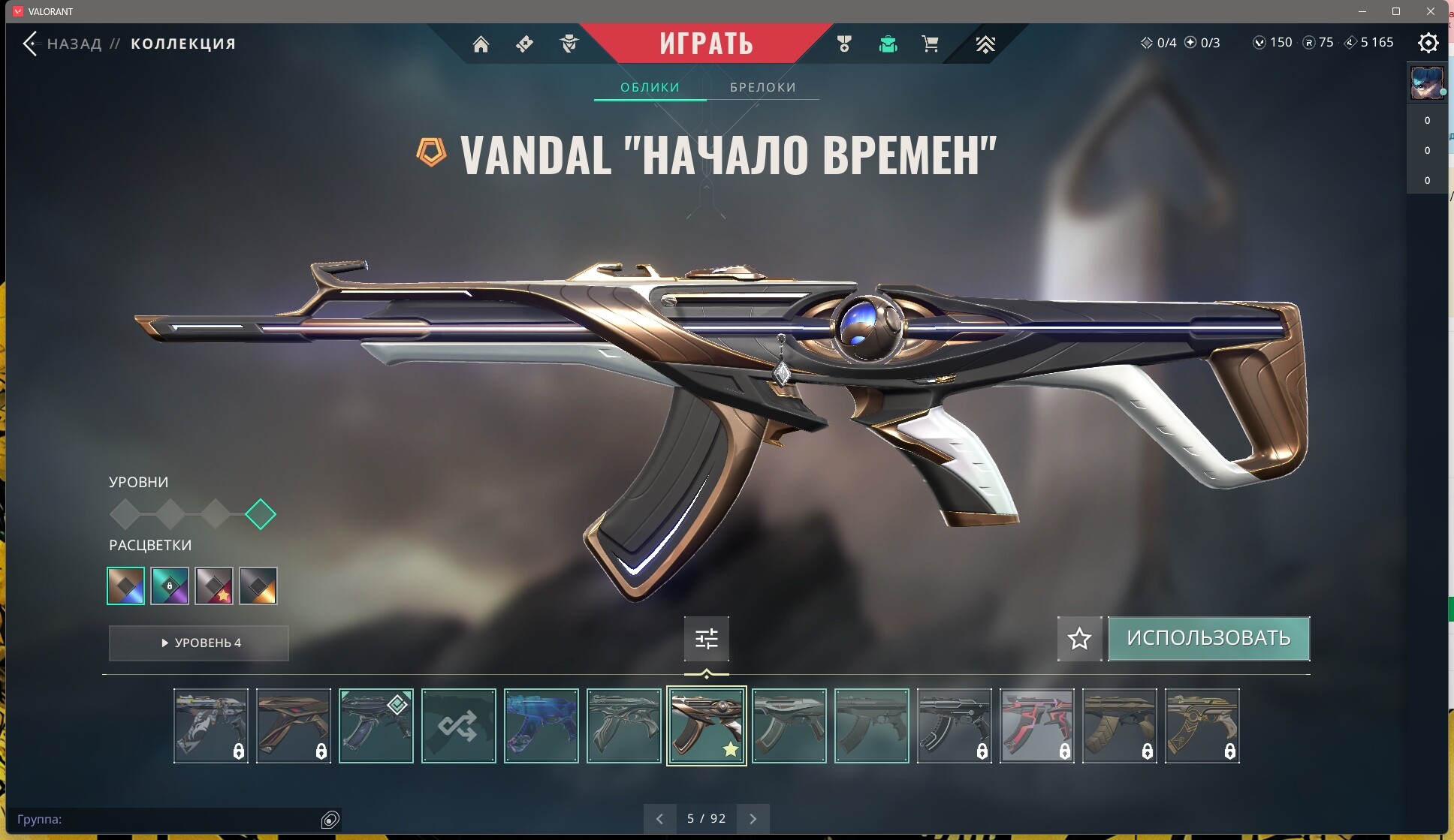Play the УРОВЕНЬ 4 preview
Image resolution: width=1454 pixels, height=840 pixels.
point(199,643)
